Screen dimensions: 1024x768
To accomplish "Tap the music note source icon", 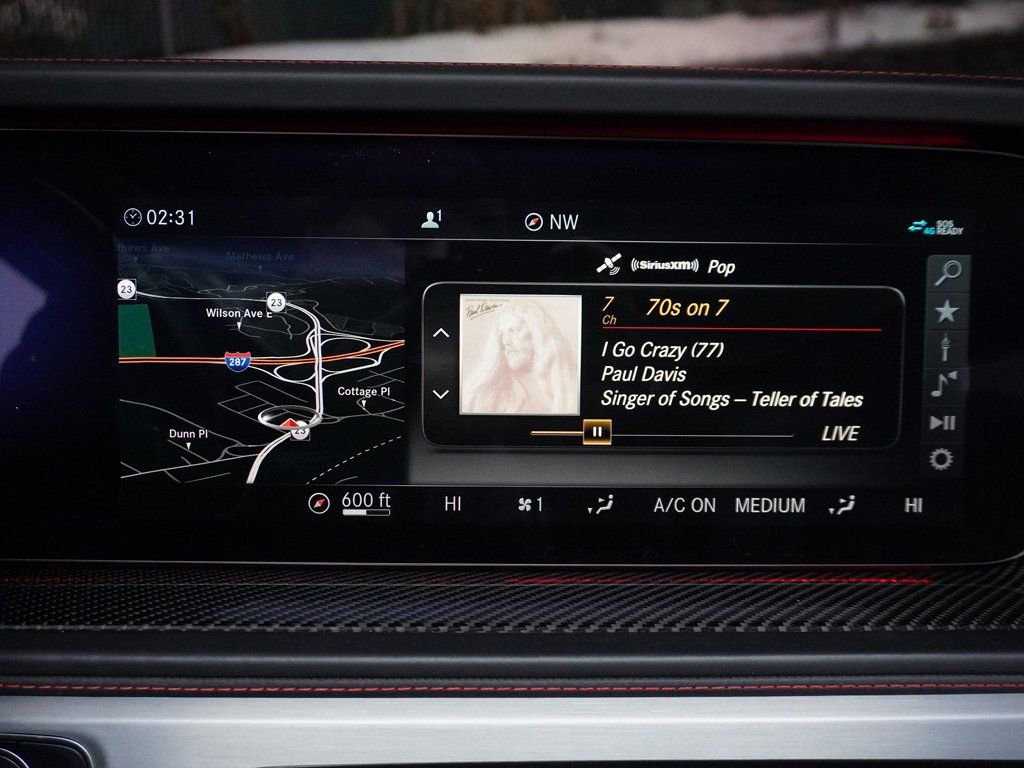I will tap(943, 384).
